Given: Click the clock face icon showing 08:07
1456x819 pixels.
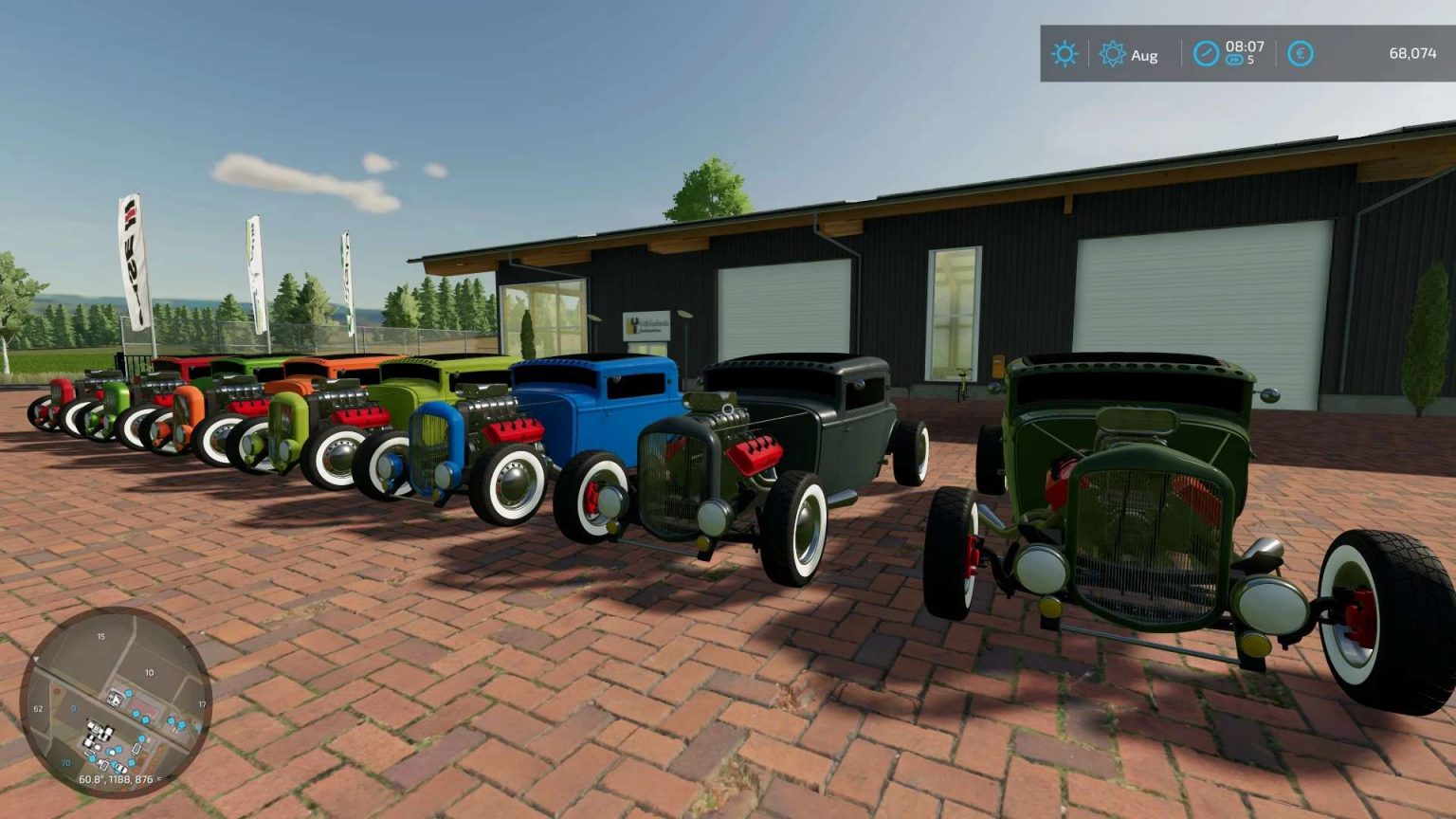Looking at the screenshot, I should [x=1207, y=52].
